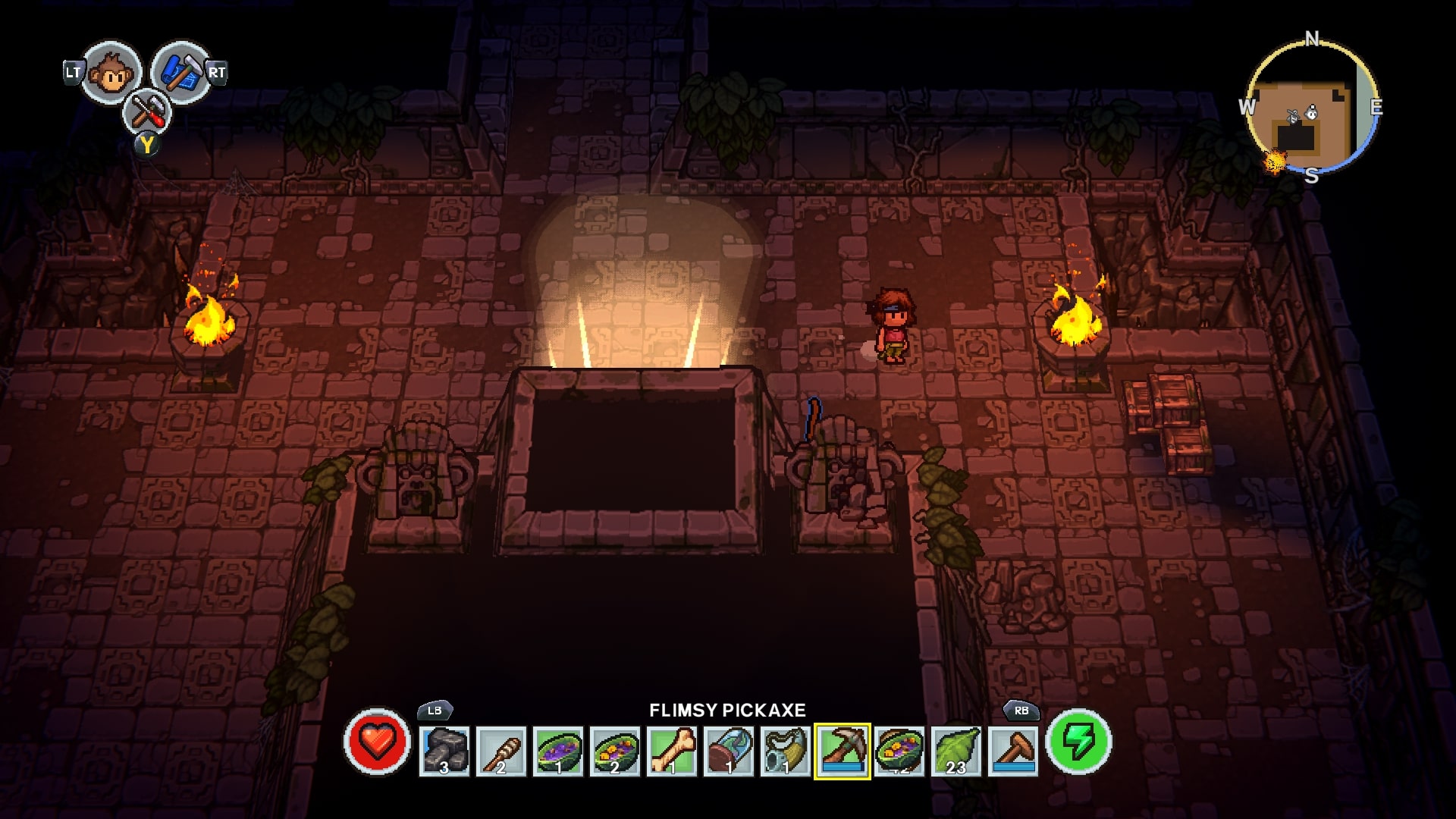
Task: Open the monkey companion menu
Action: tap(111, 74)
